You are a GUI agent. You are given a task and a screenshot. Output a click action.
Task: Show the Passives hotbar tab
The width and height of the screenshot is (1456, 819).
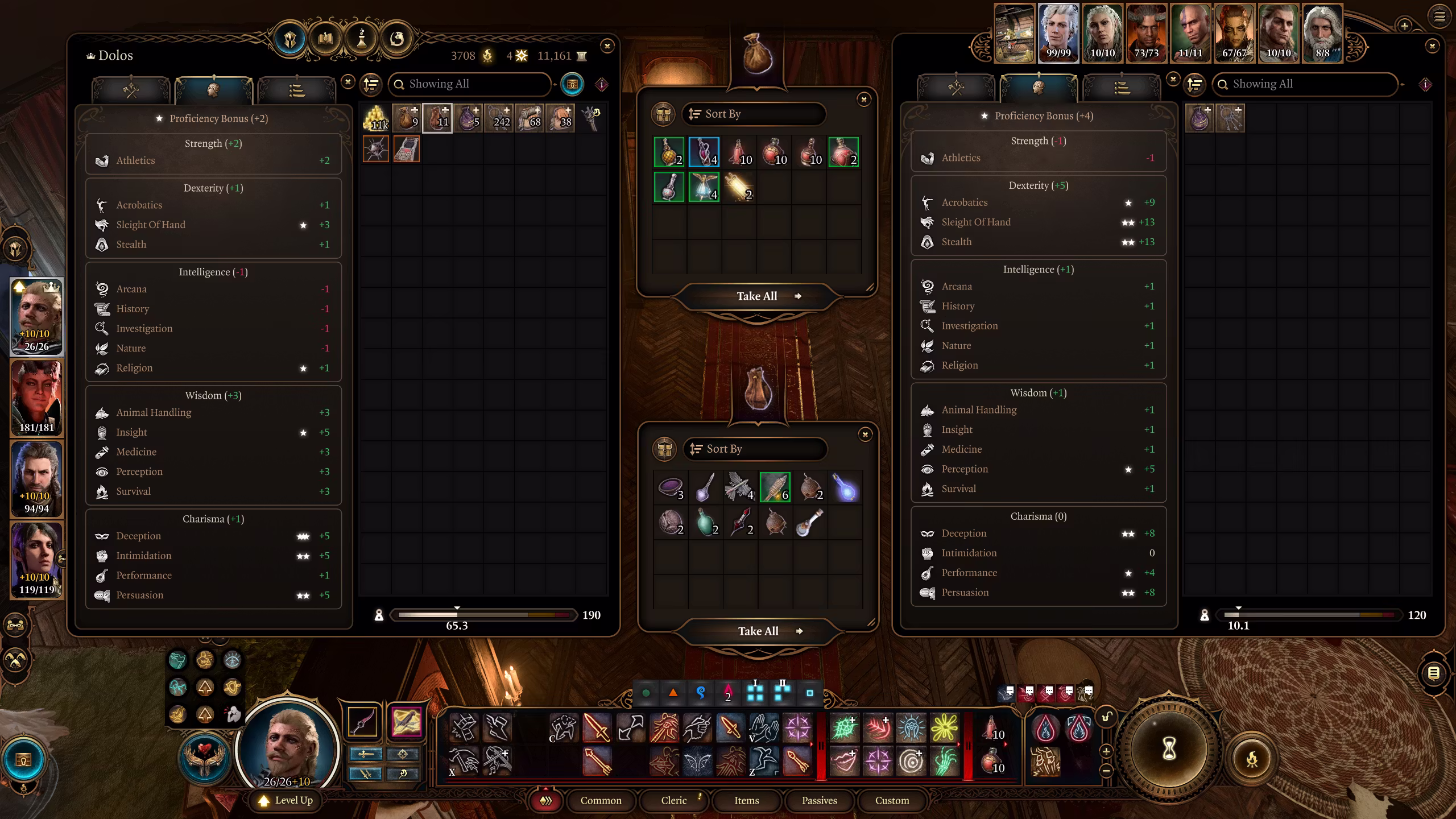point(819,800)
